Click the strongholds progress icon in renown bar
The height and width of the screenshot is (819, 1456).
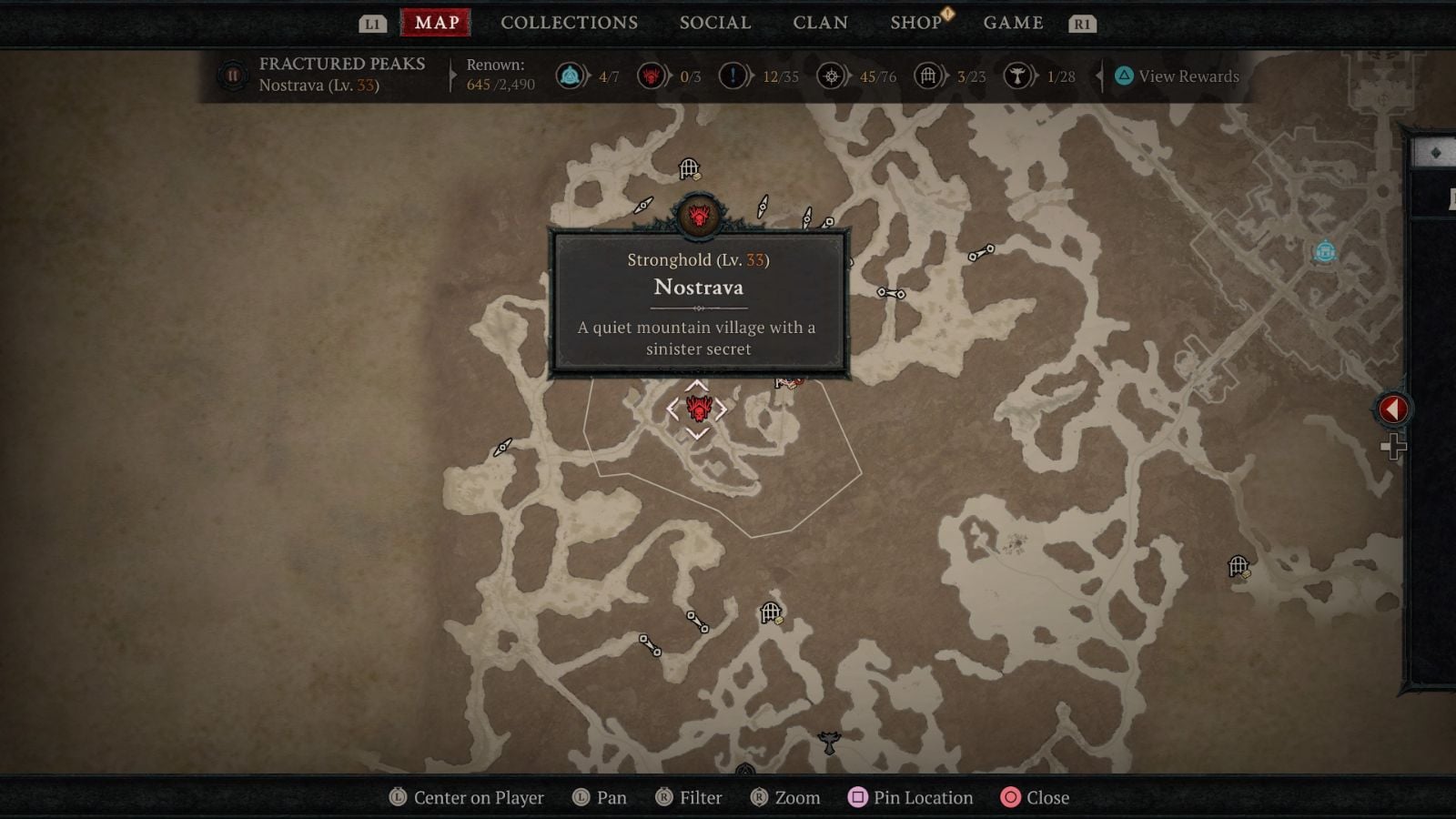coord(652,76)
